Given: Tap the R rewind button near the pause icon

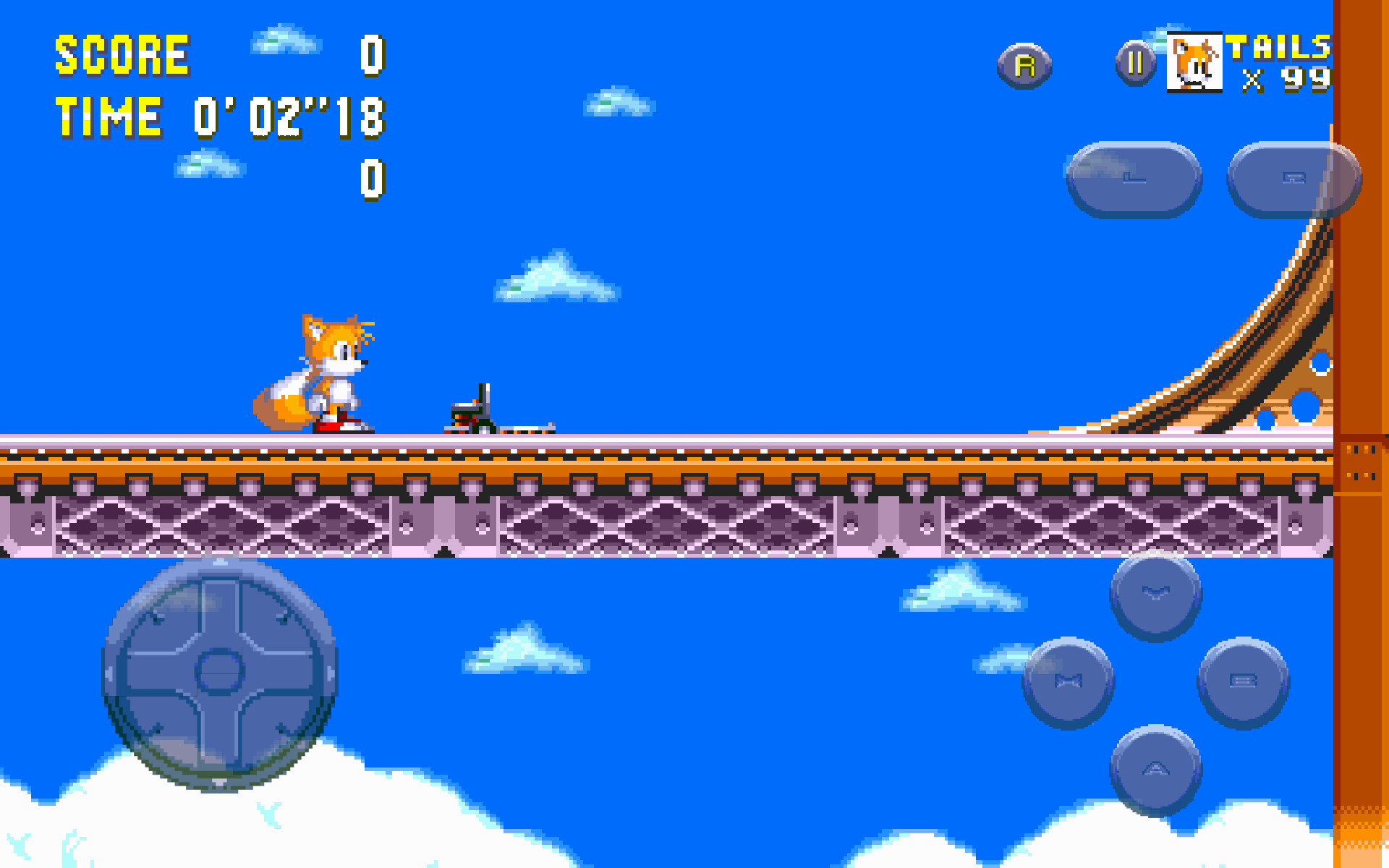Looking at the screenshot, I should pos(1024,64).
